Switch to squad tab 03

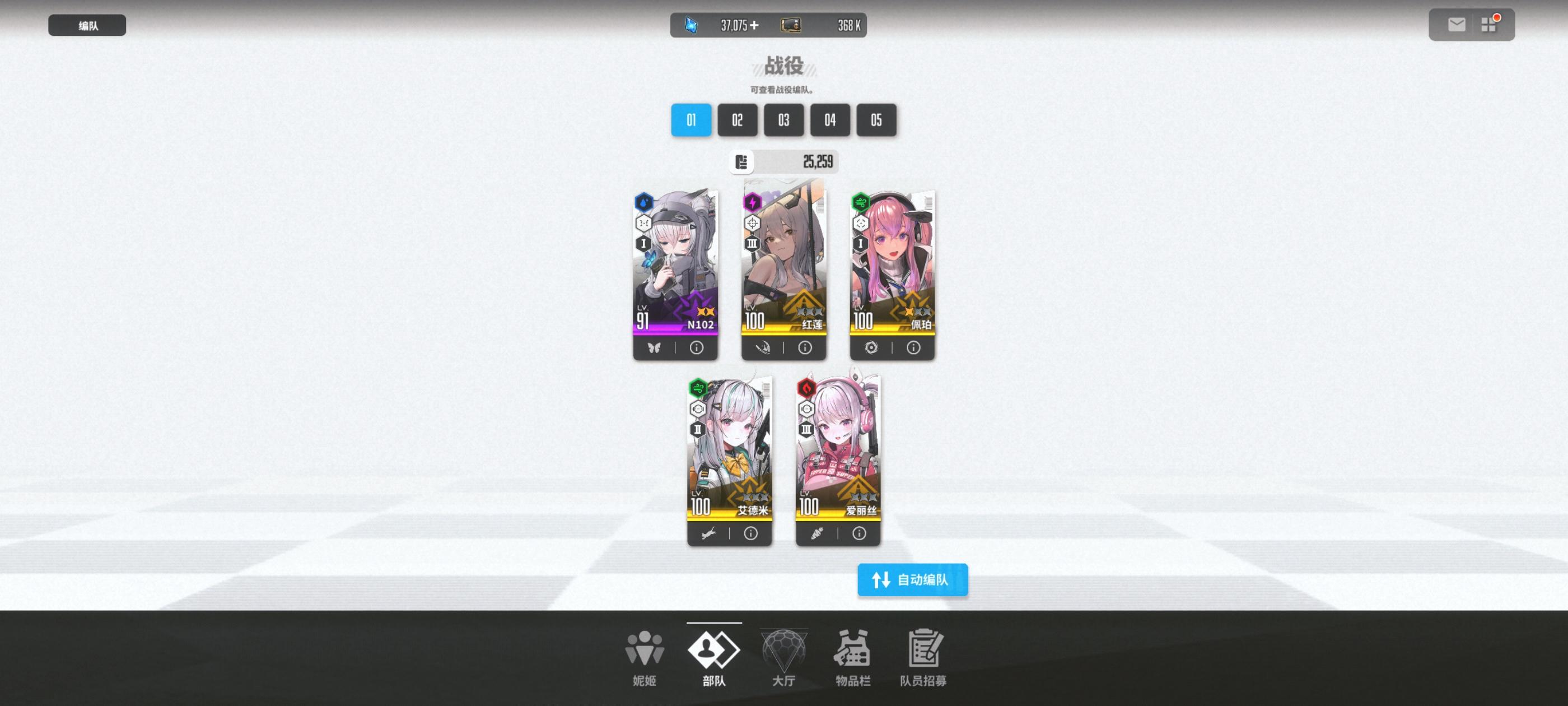783,120
